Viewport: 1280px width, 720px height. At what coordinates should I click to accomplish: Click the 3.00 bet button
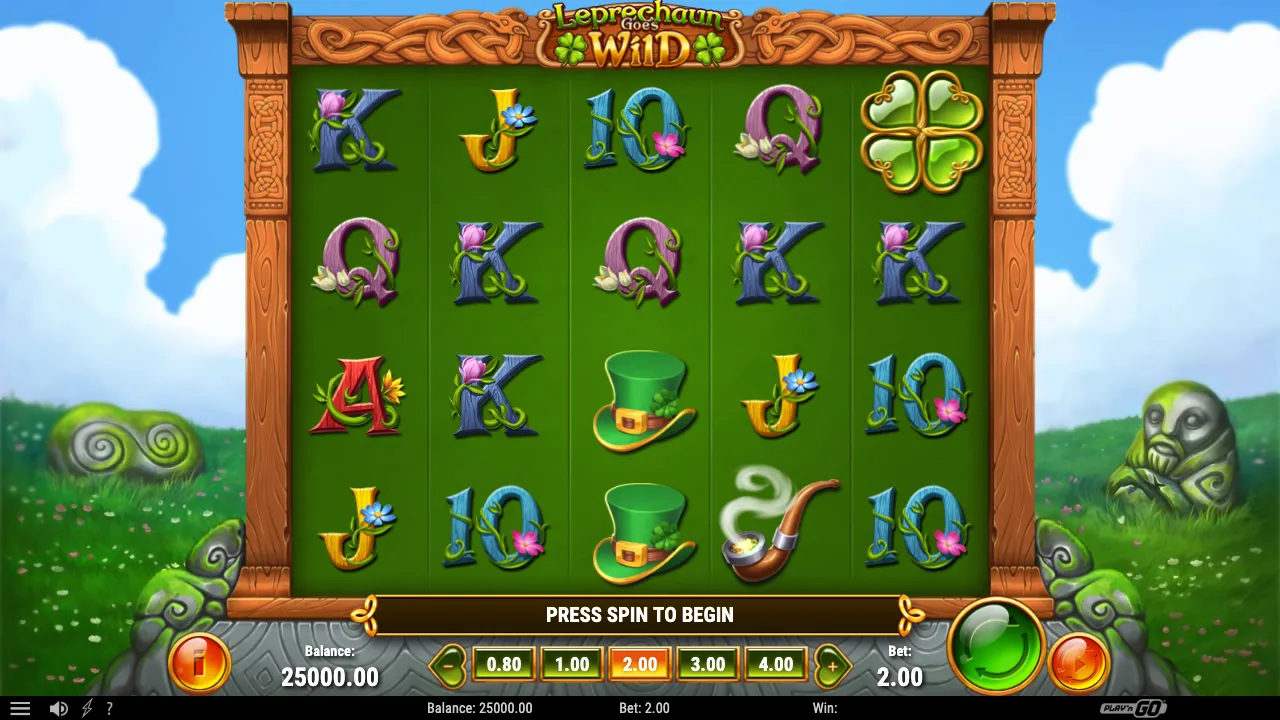[x=708, y=663]
